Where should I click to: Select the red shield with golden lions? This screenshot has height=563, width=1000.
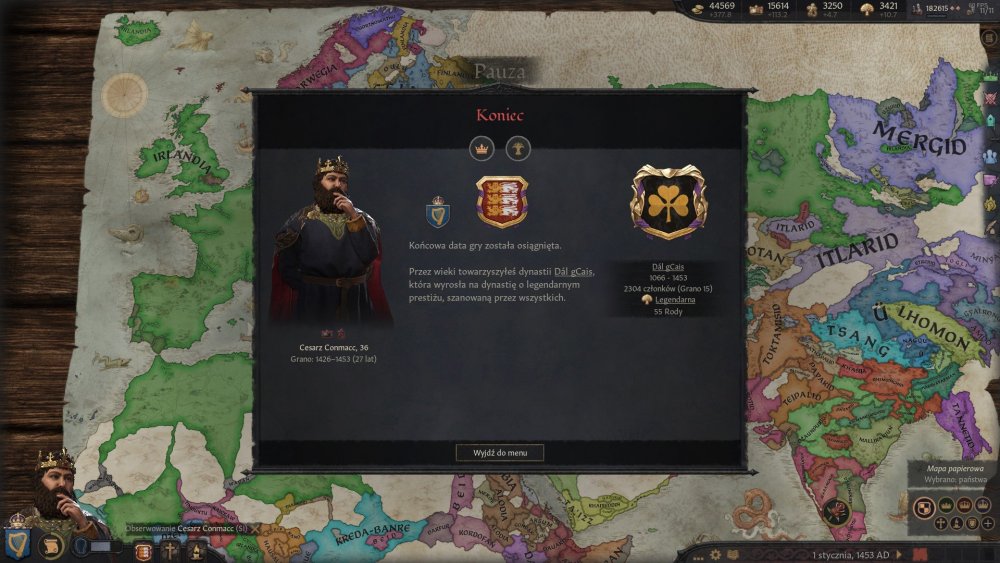pos(502,201)
